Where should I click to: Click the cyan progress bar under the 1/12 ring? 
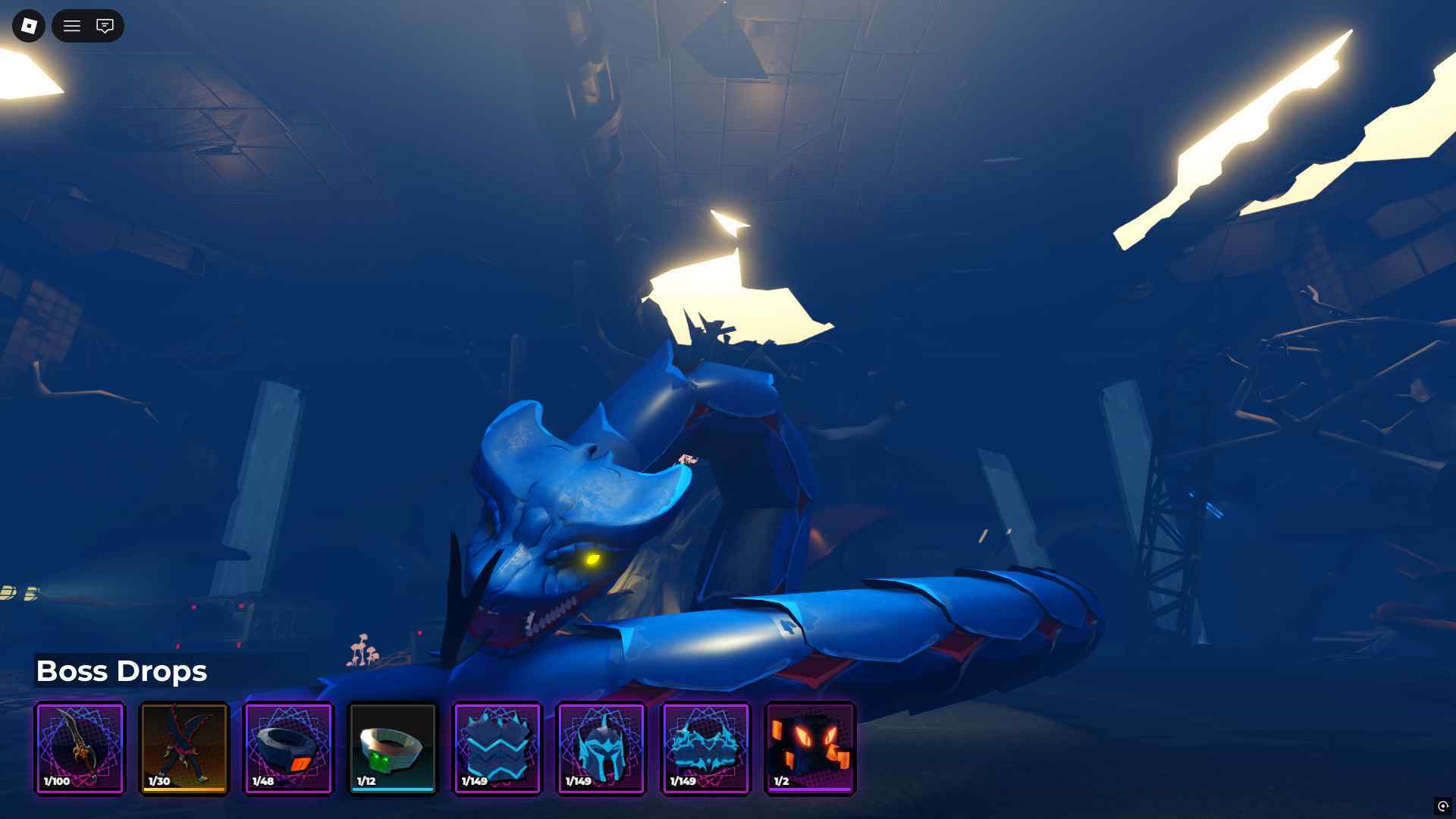[x=393, y=789]
